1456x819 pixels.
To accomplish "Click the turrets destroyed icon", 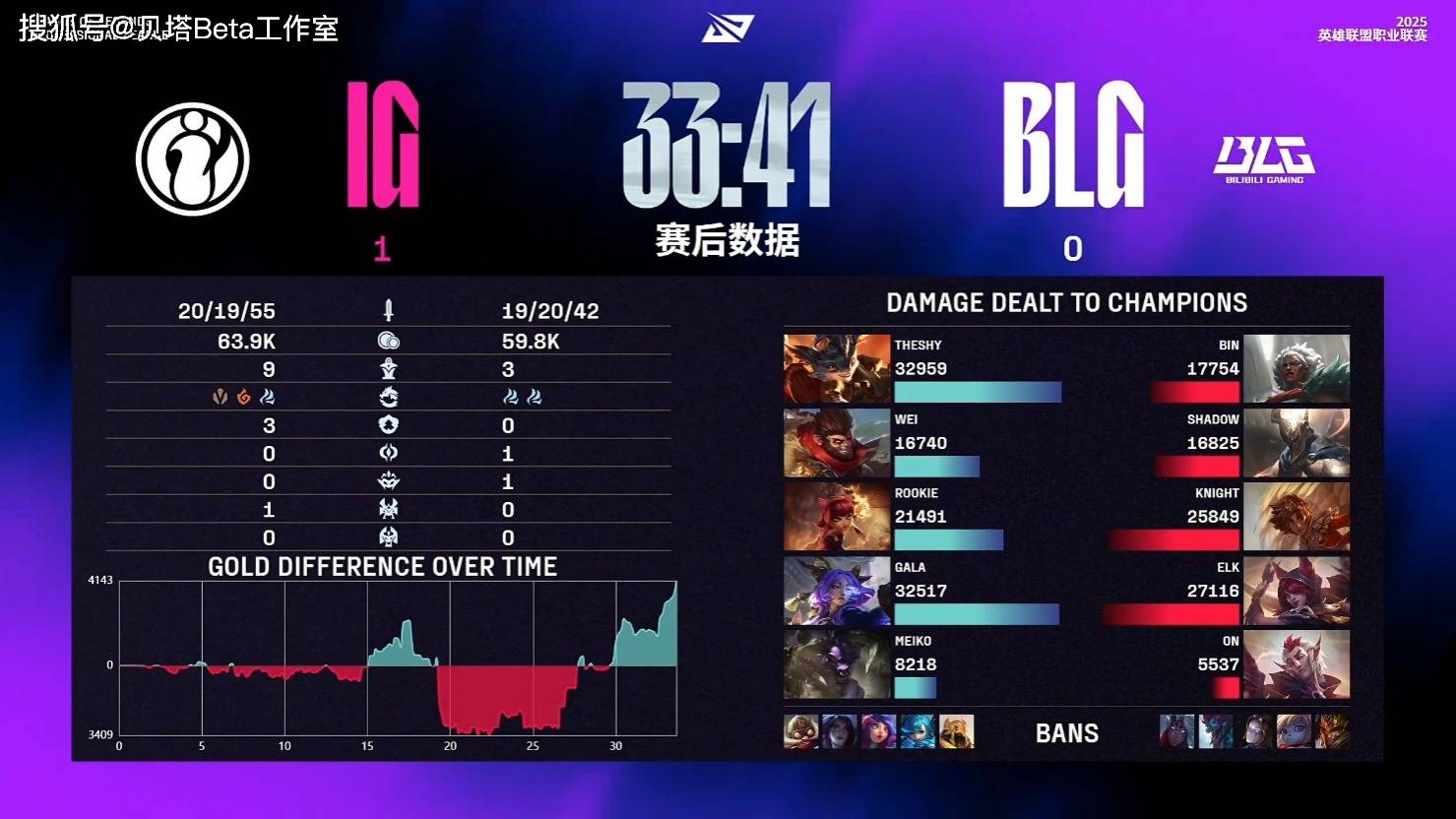I will 388,369.
